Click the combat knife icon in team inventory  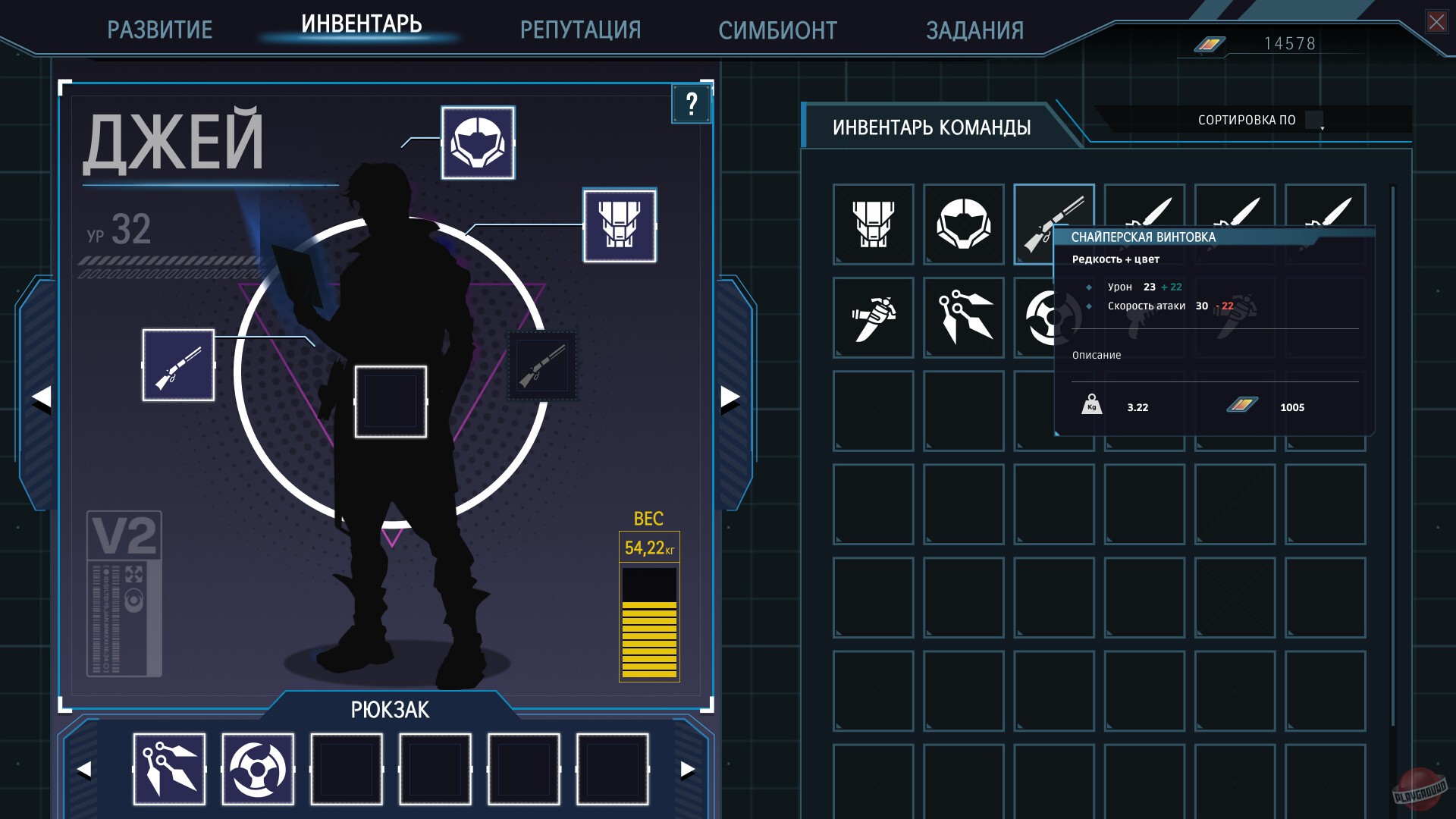[x=872, y=318]
